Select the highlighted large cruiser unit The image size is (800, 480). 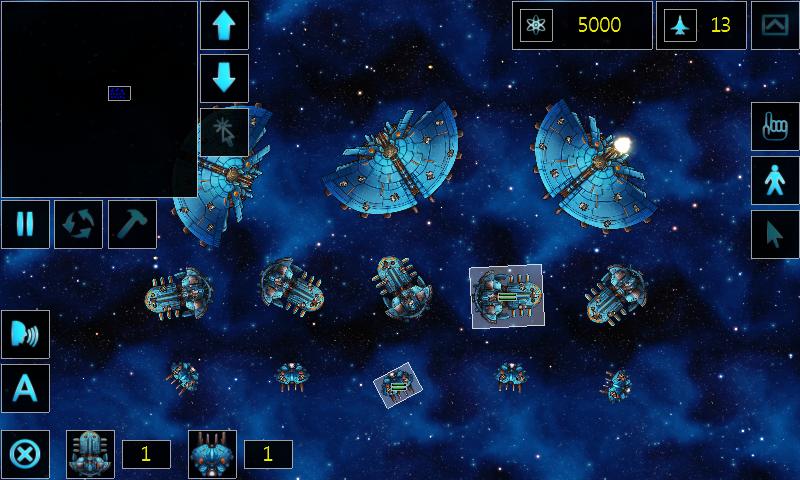(506, 295)
